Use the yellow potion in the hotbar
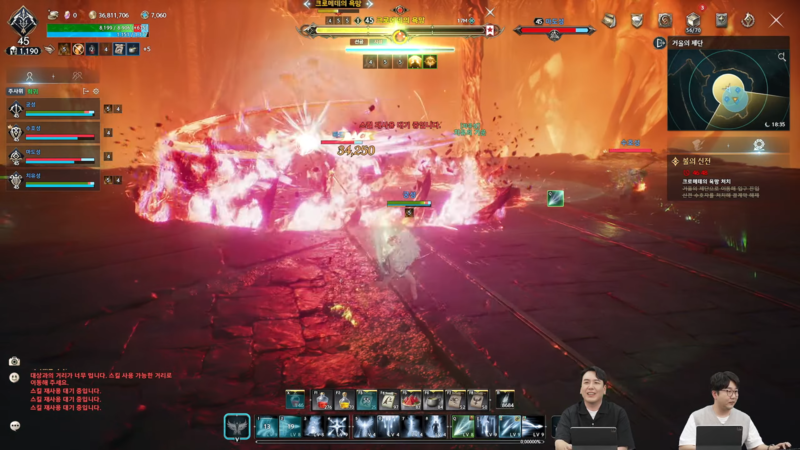The width and height of the screenshot is (800, 450). (x=345, y=400)
